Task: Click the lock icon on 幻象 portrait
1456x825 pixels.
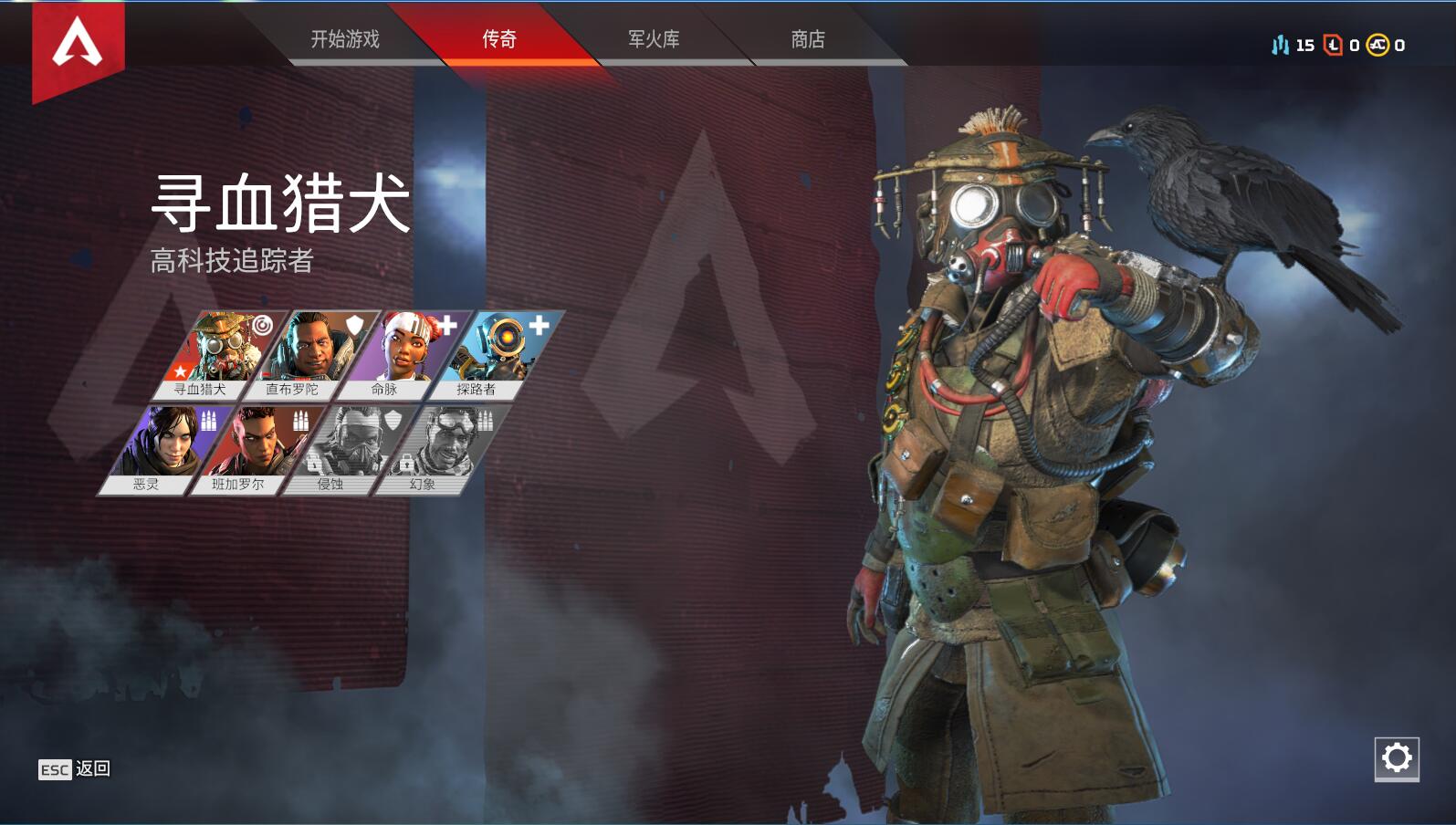Action: 407,465
